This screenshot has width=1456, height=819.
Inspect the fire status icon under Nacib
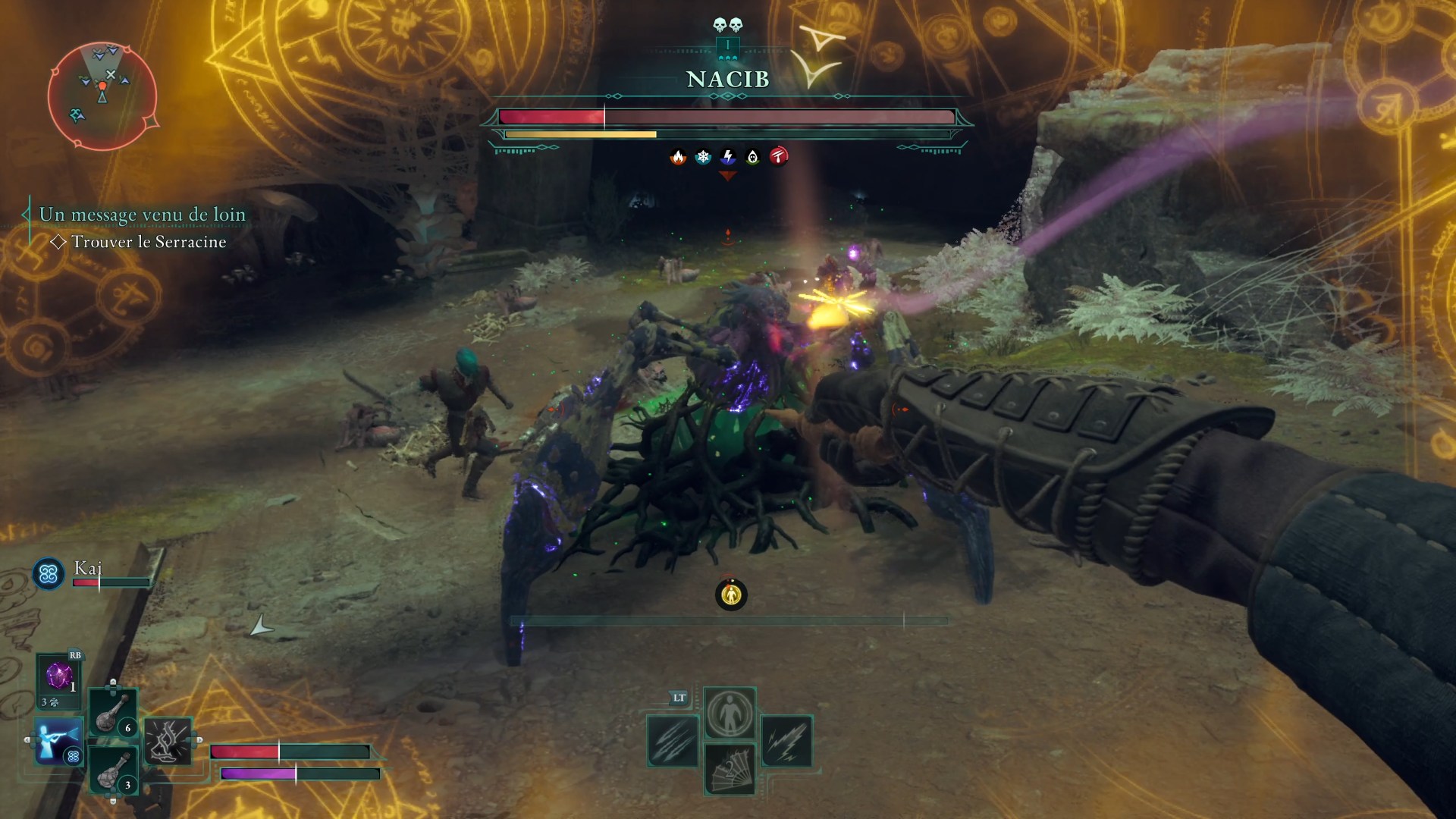click(678, 157)
